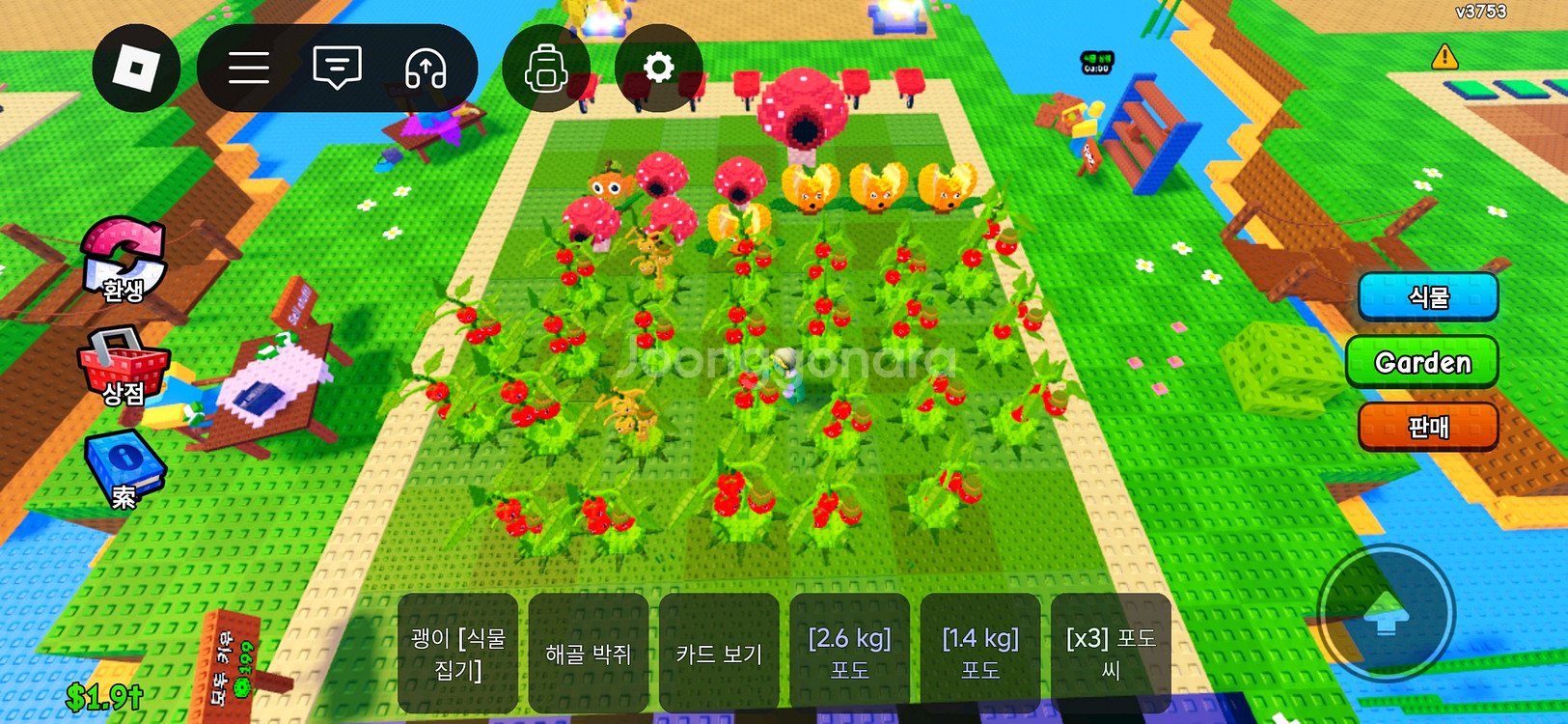This screenshot has height=724, width=1568.
Task: Open the 상점 shop basket
Action: (124, 367)
